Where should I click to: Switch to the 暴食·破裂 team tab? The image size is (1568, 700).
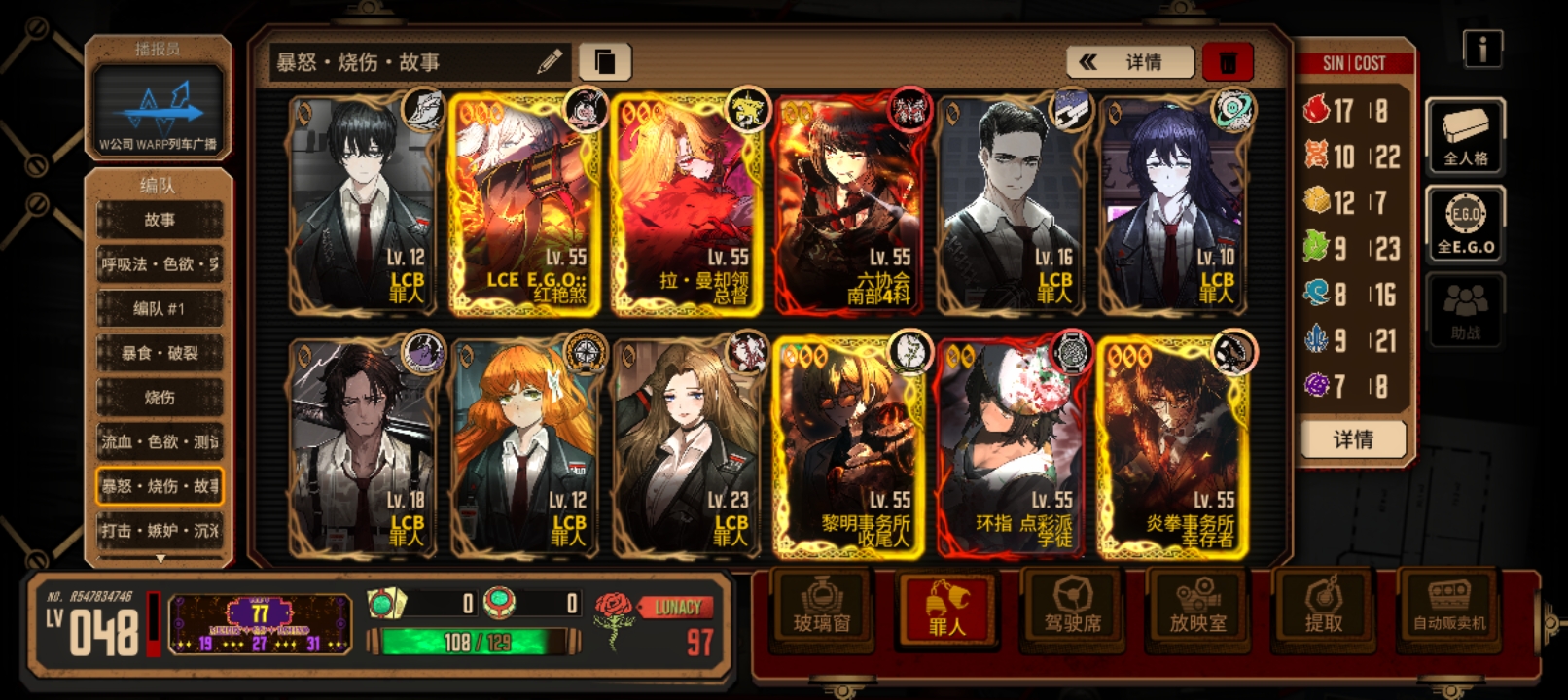click(160, 353)
